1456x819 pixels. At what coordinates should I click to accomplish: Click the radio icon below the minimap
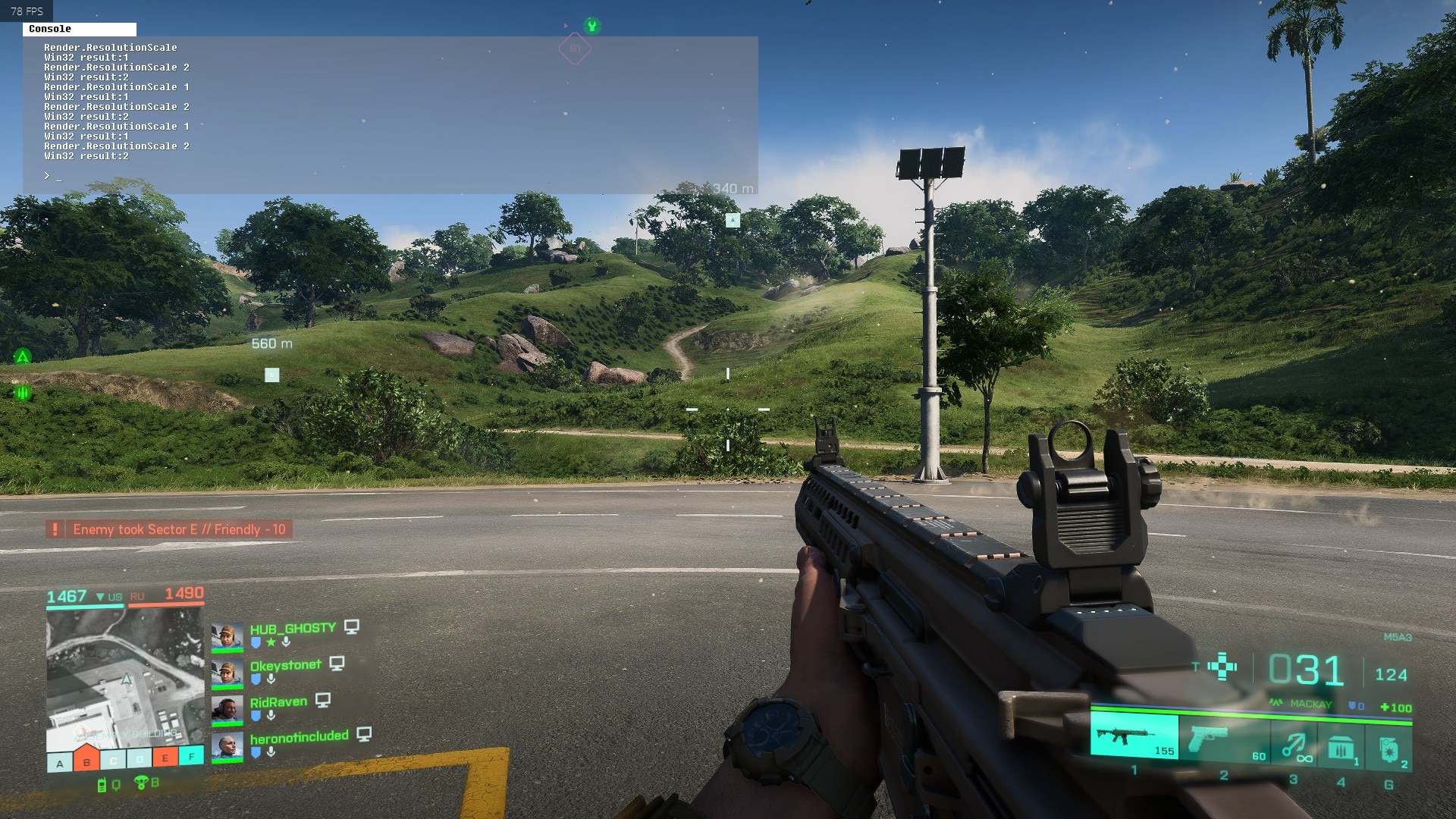point(102,786)
